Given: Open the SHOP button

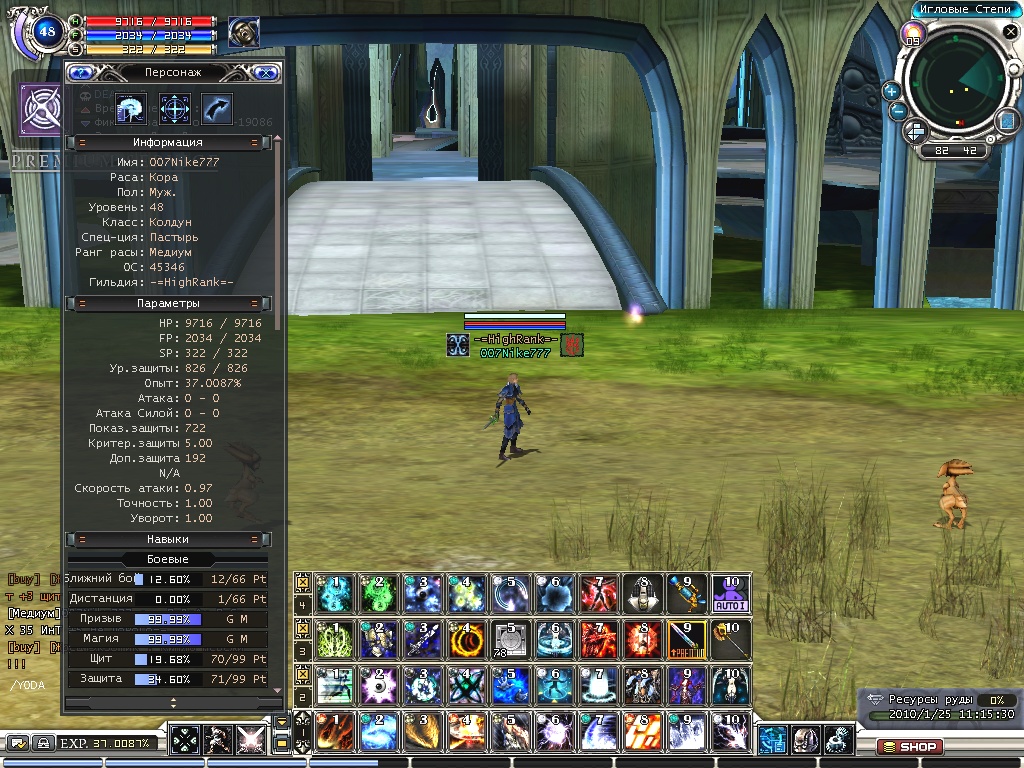Looking at the screenshot, I should [x=910, y=746].
